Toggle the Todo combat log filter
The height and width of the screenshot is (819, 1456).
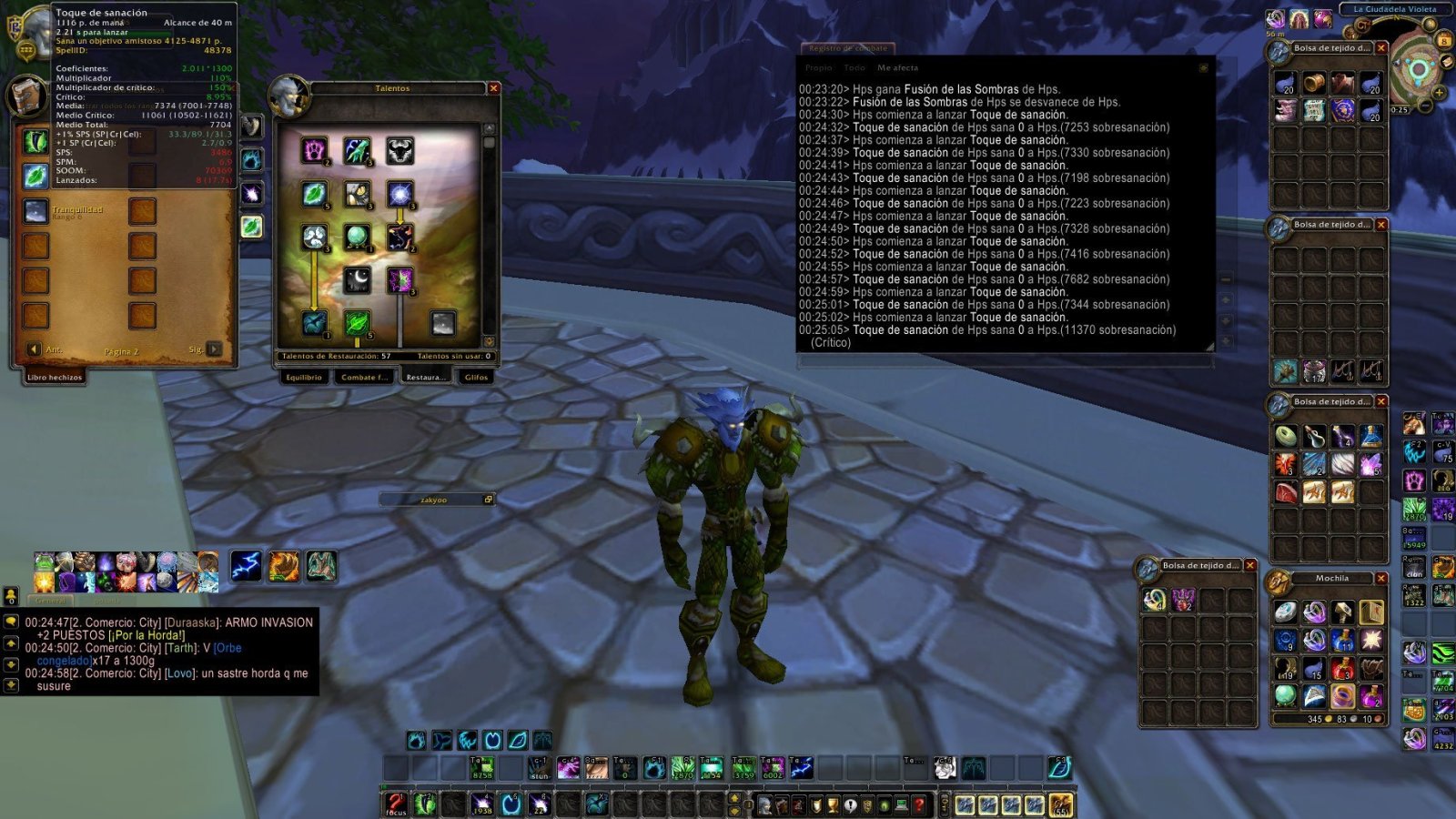pos(855,66)
